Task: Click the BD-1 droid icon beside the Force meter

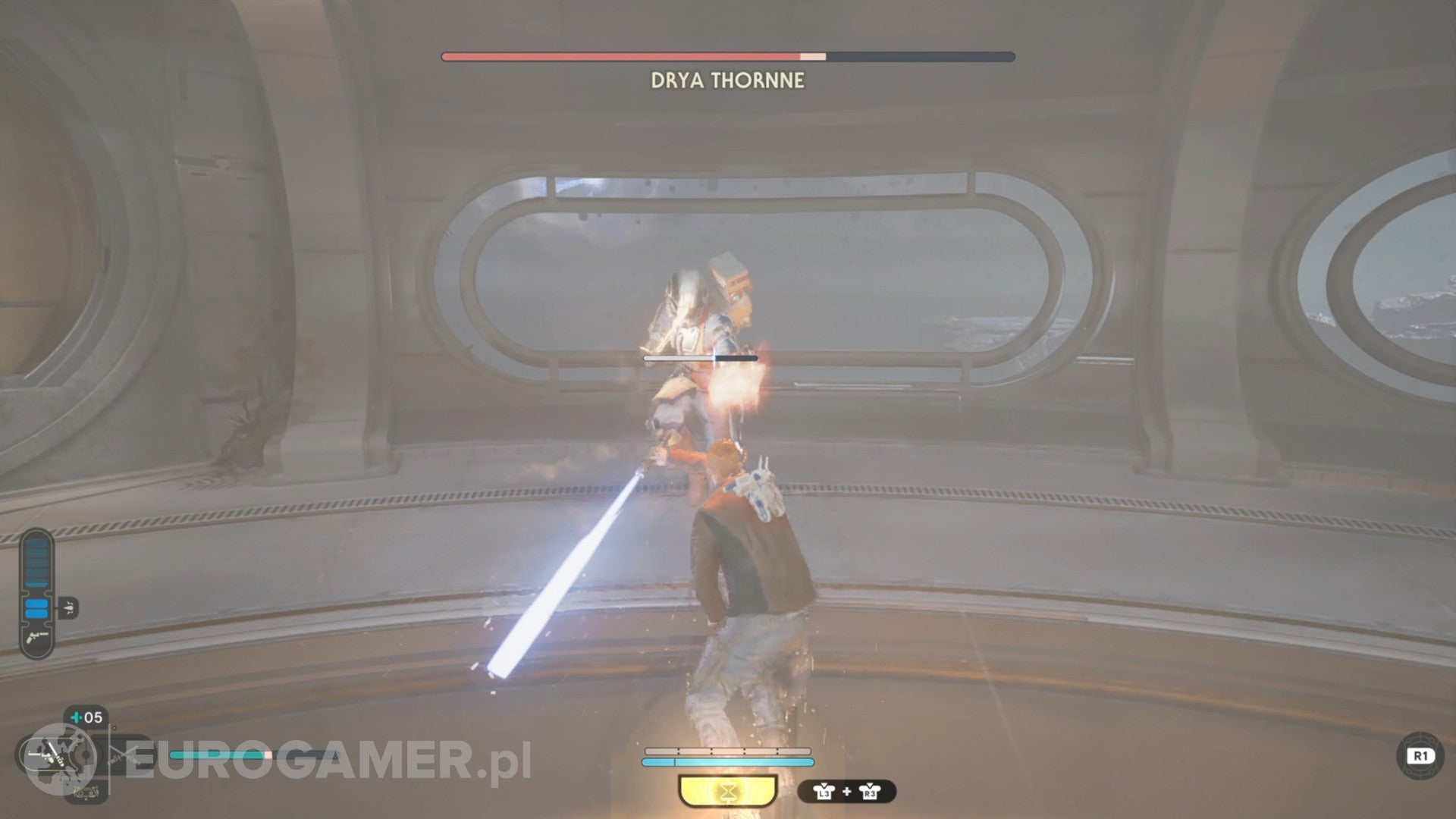Action: tap(70, 607)
